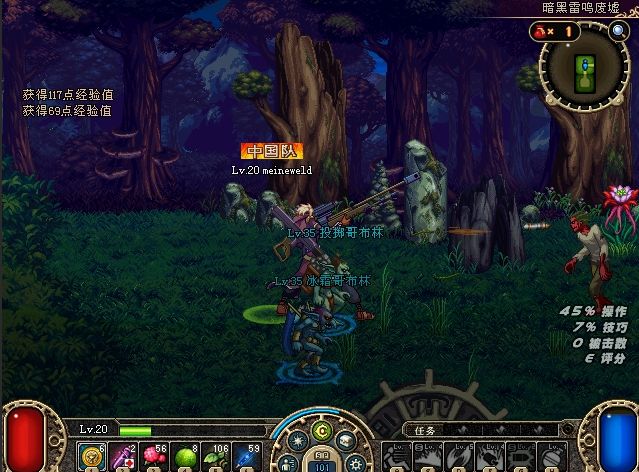
Task: Open the white box menu icon
Action: (x=344, y=441)
